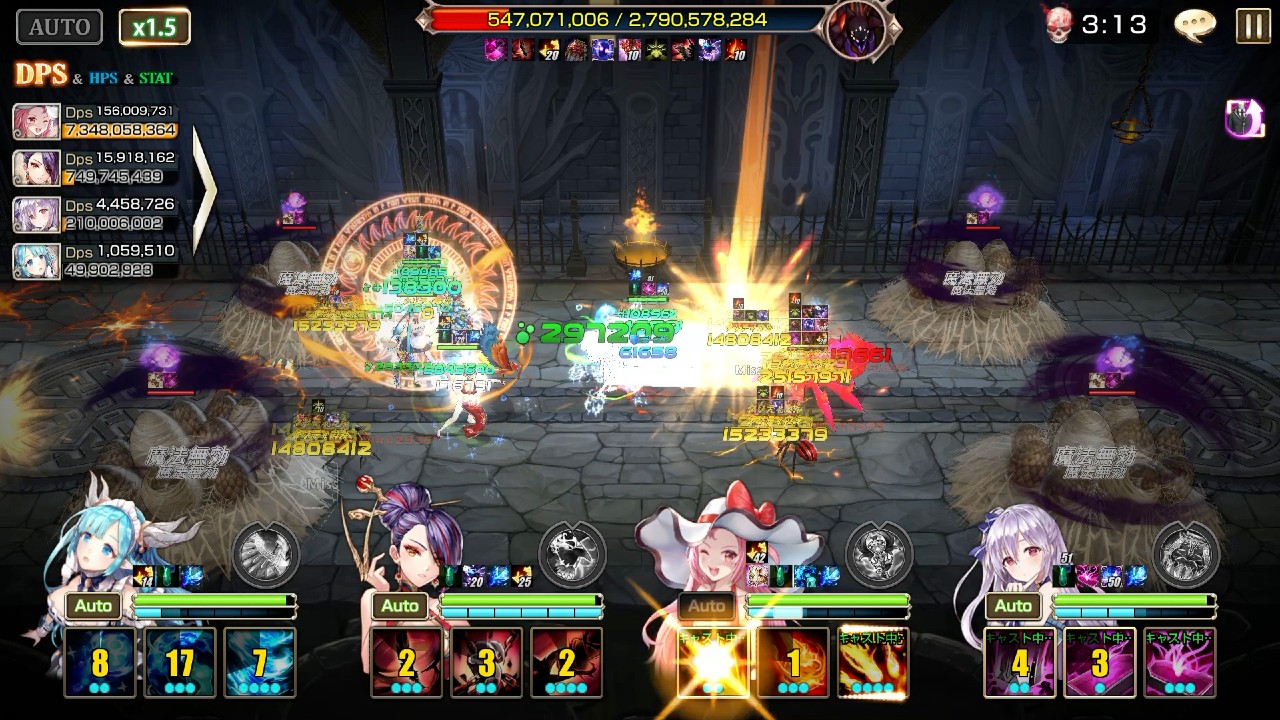Viewport: 1280px width, 720px height.
Task: Toggle the AUTO battle button
Action: click(59, 27)
